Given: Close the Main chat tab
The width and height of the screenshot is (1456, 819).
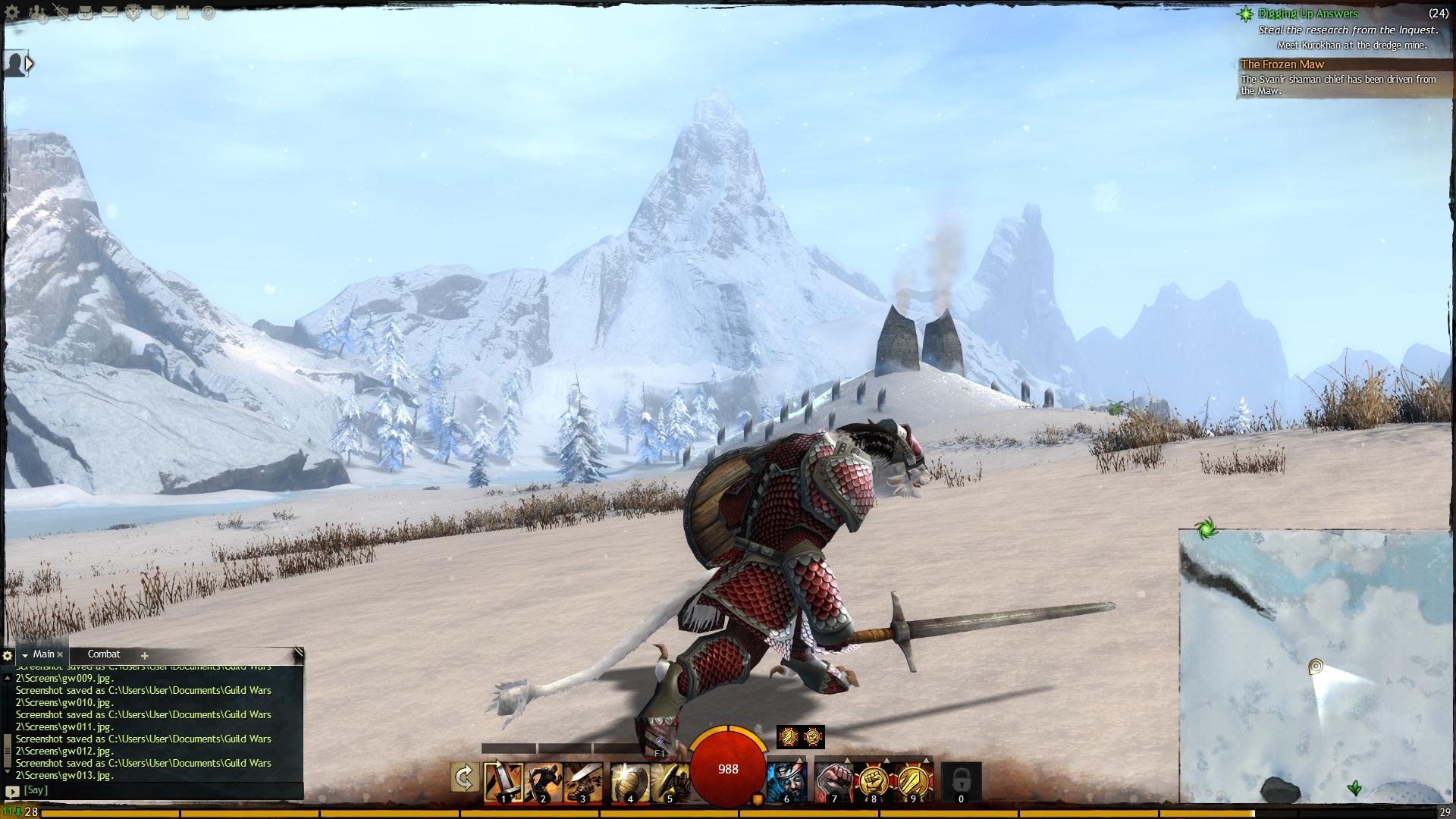Looking at the screenshot, I should click(x=60, y=654).
